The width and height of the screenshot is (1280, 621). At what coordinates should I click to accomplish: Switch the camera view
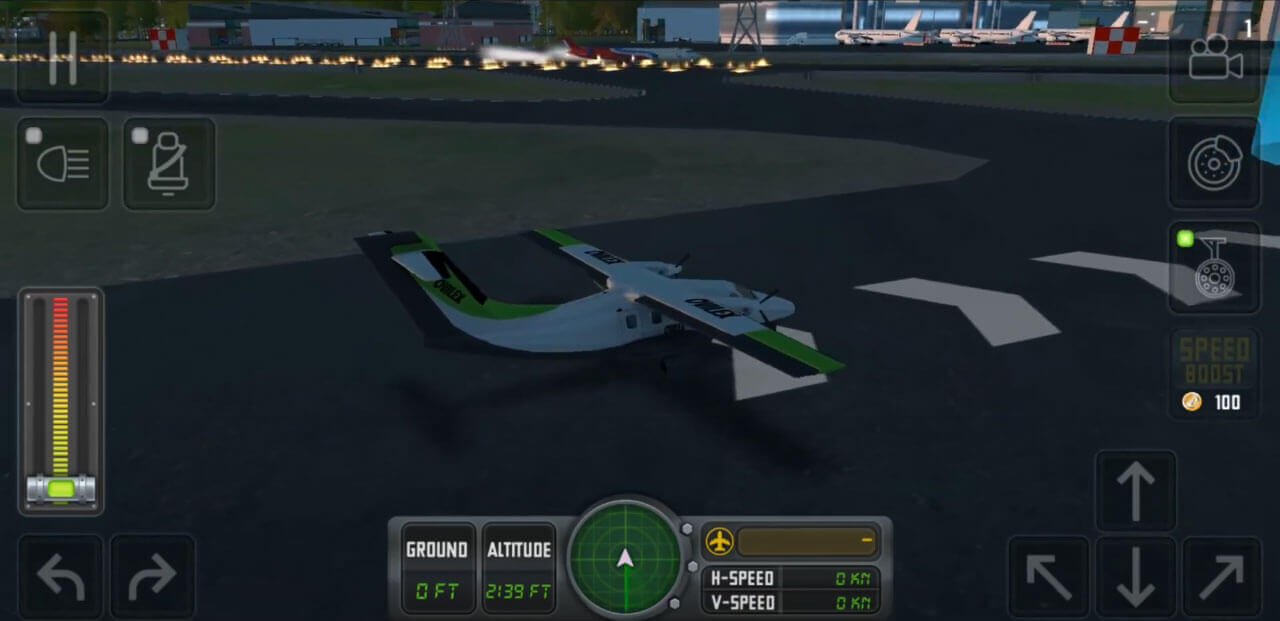click(1214, 60)
